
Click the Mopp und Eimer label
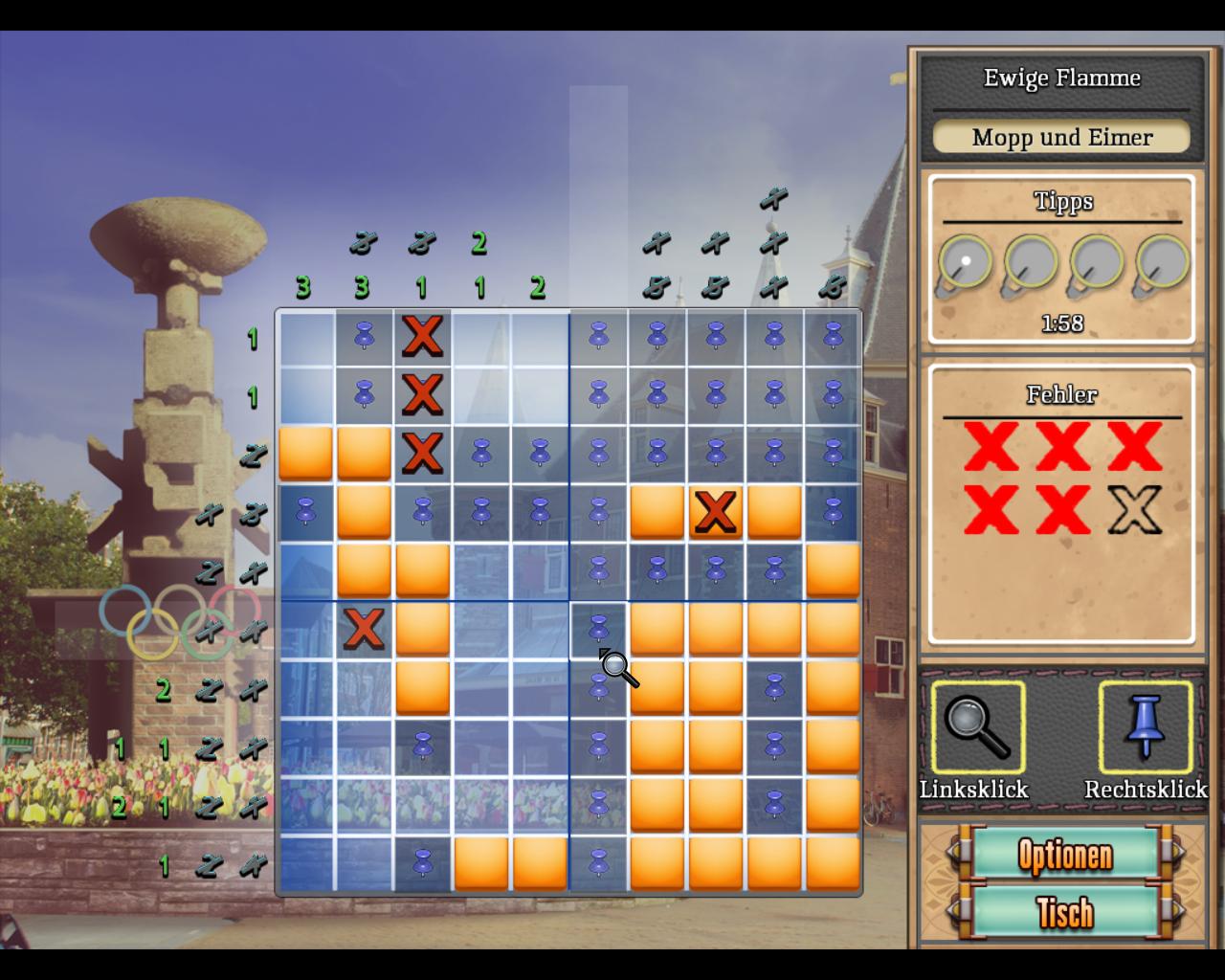pos(1061,137)
